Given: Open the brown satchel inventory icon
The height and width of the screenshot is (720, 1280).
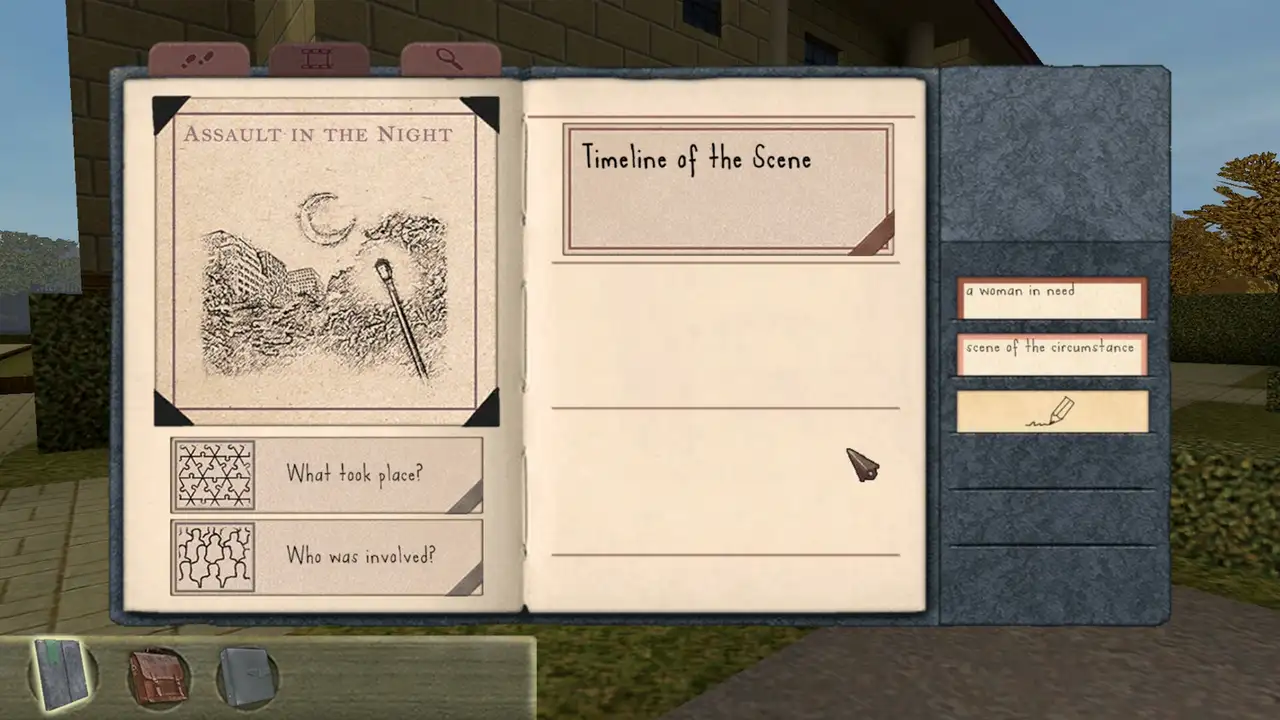Looking at the screenshot, I should pyautogui.click(x=155, y=673).
